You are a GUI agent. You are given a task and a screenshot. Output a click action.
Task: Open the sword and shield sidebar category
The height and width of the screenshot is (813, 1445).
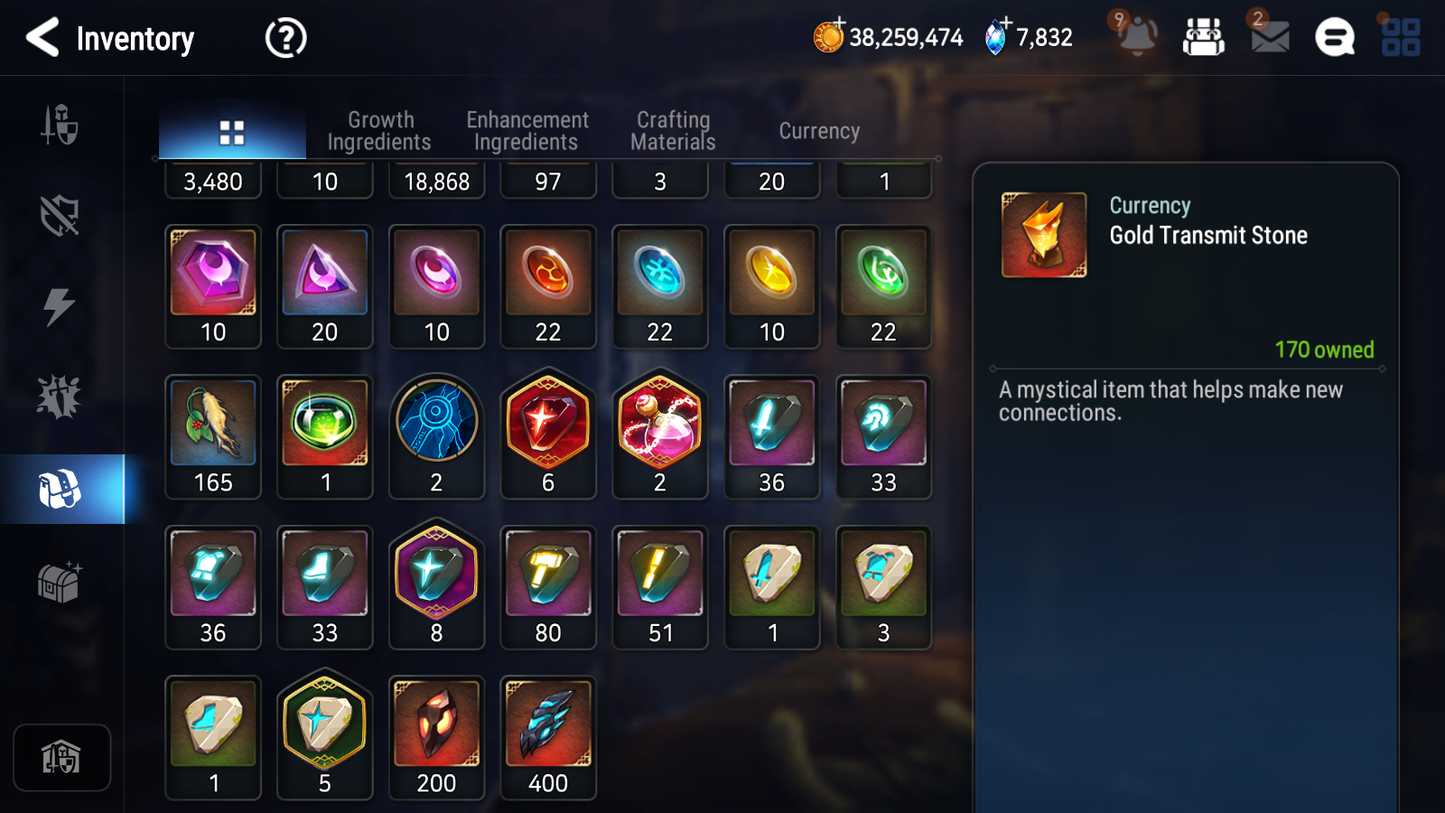coord(60,126)
